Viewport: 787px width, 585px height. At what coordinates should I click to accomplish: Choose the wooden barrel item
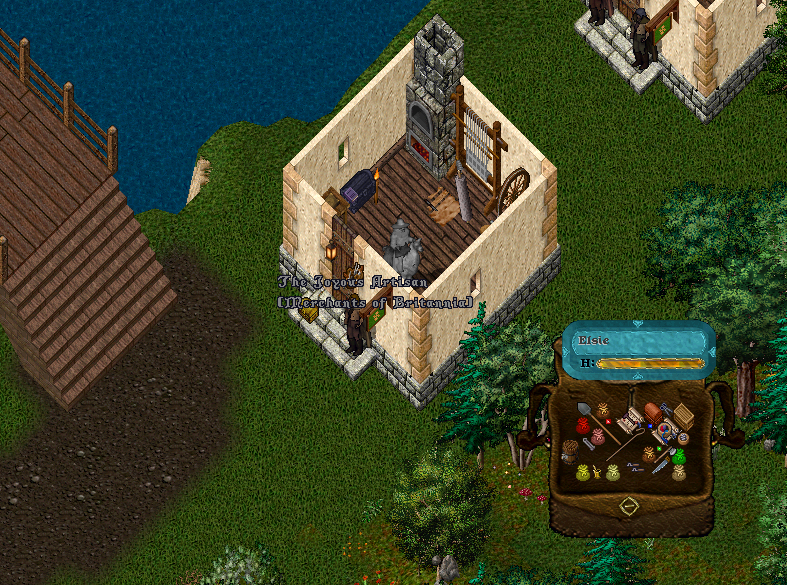pyautogui.click(x=570, y=452)
